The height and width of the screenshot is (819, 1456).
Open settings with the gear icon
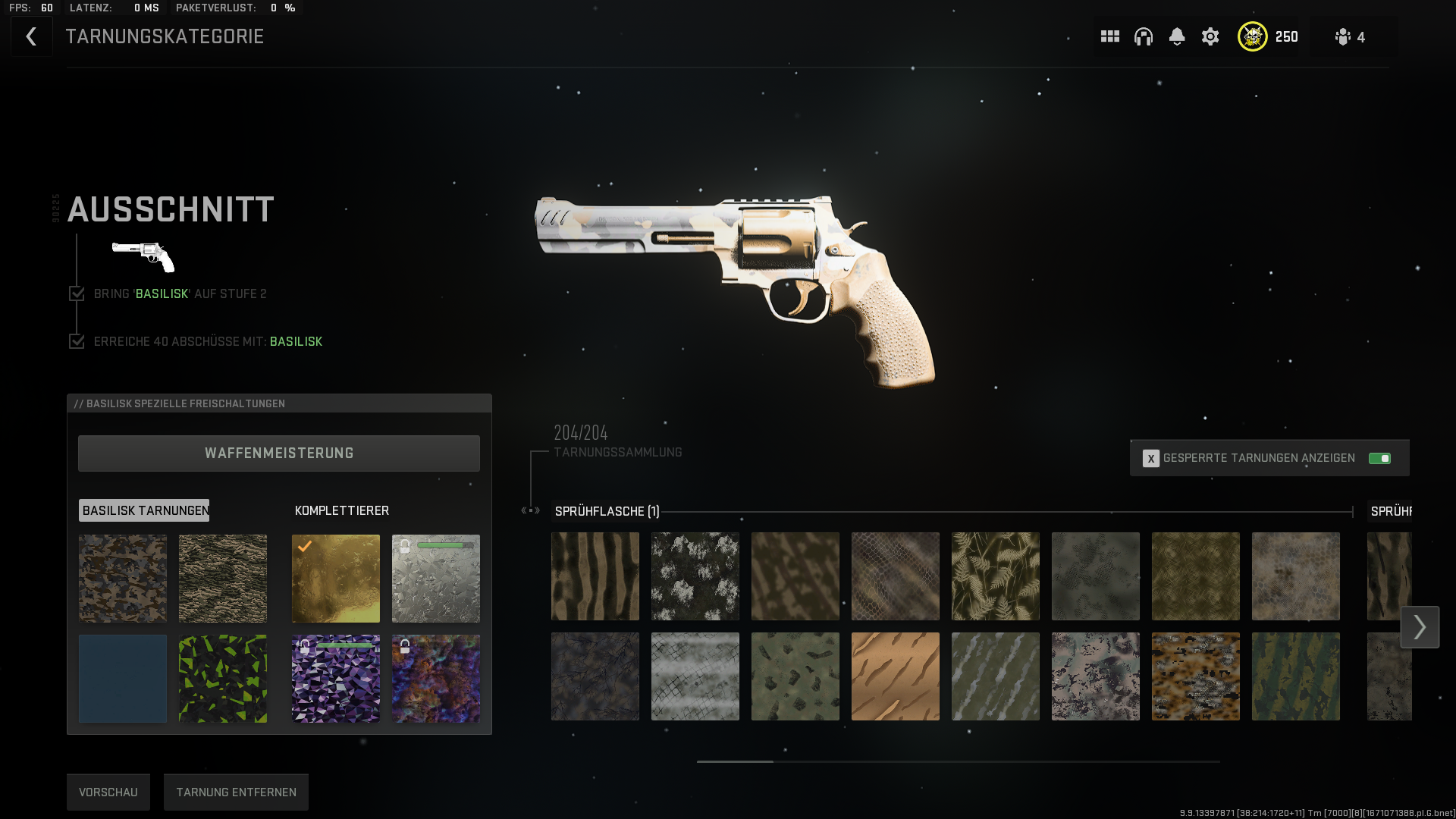click(x=1210, y=36)
